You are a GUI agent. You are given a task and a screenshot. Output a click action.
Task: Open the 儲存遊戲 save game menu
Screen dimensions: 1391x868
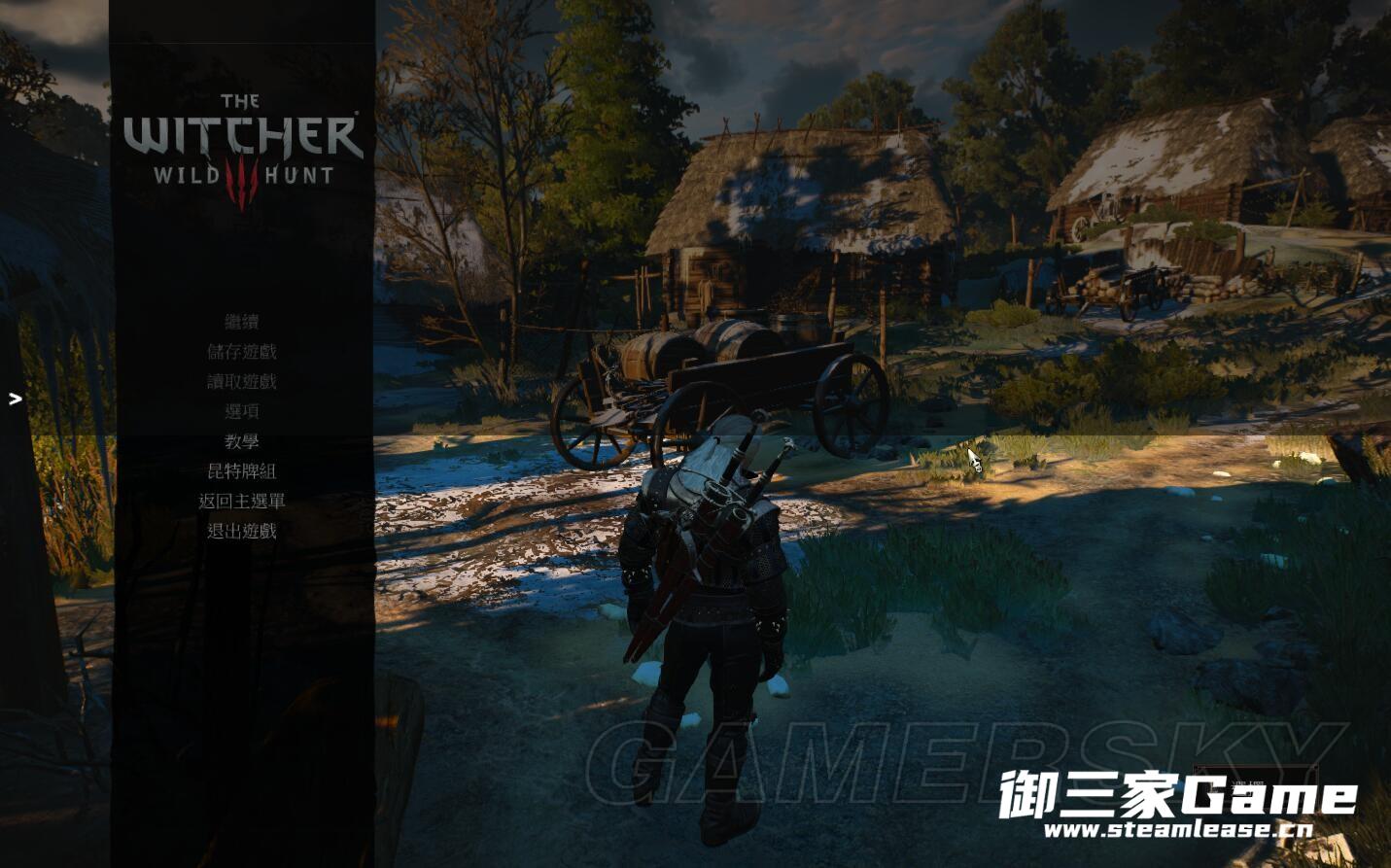coord(242,352)
